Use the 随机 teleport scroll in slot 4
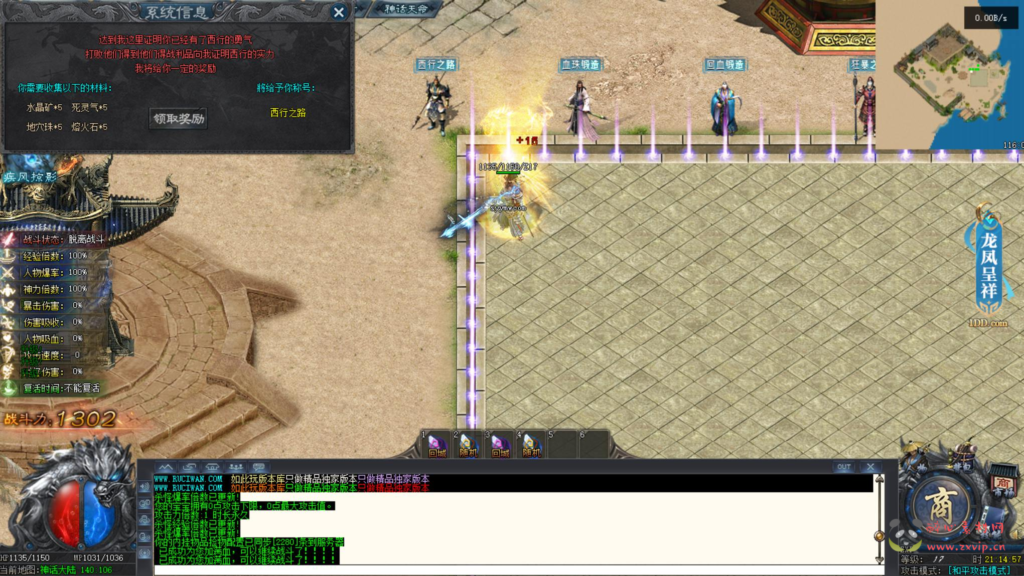The height and width of the screenshot is (576, 1024). (531, 445)
